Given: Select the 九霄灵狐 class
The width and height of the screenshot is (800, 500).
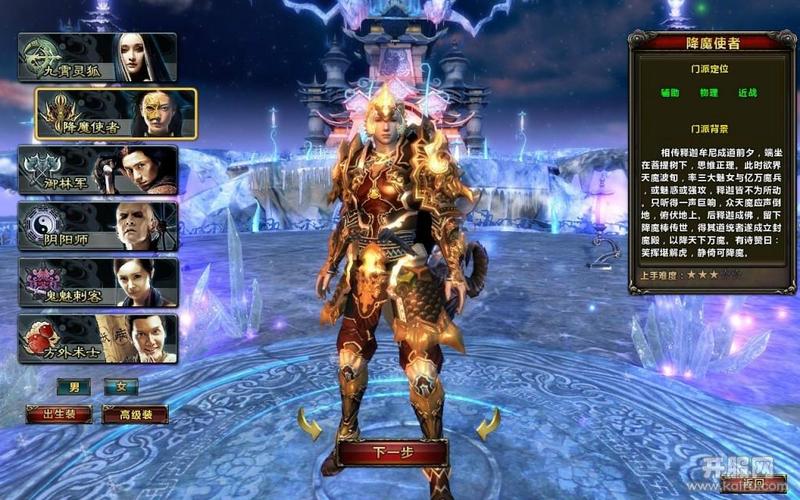Looking at the screenshot, I should click(97, 57).
